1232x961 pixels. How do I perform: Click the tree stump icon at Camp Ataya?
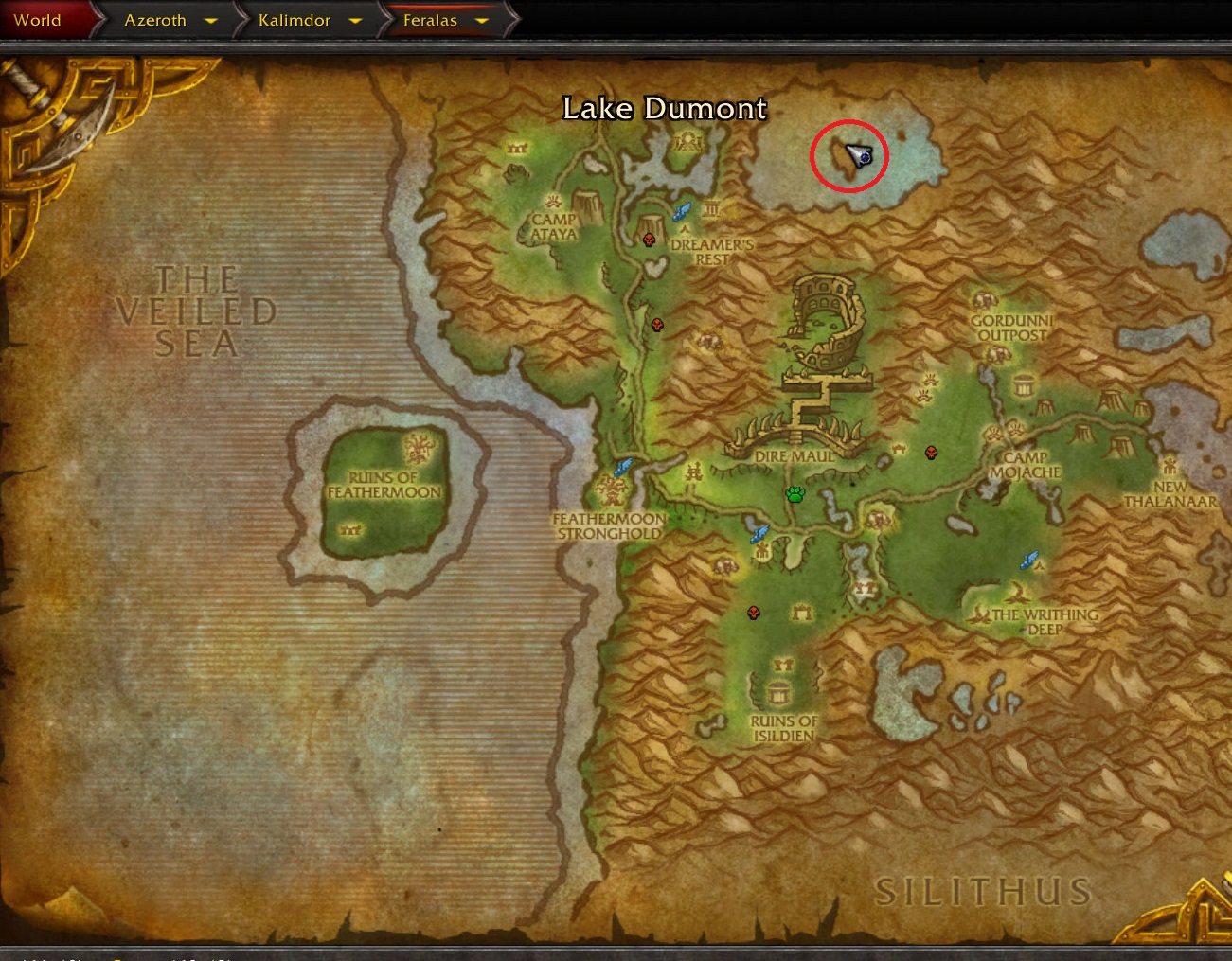coord(587,204)
